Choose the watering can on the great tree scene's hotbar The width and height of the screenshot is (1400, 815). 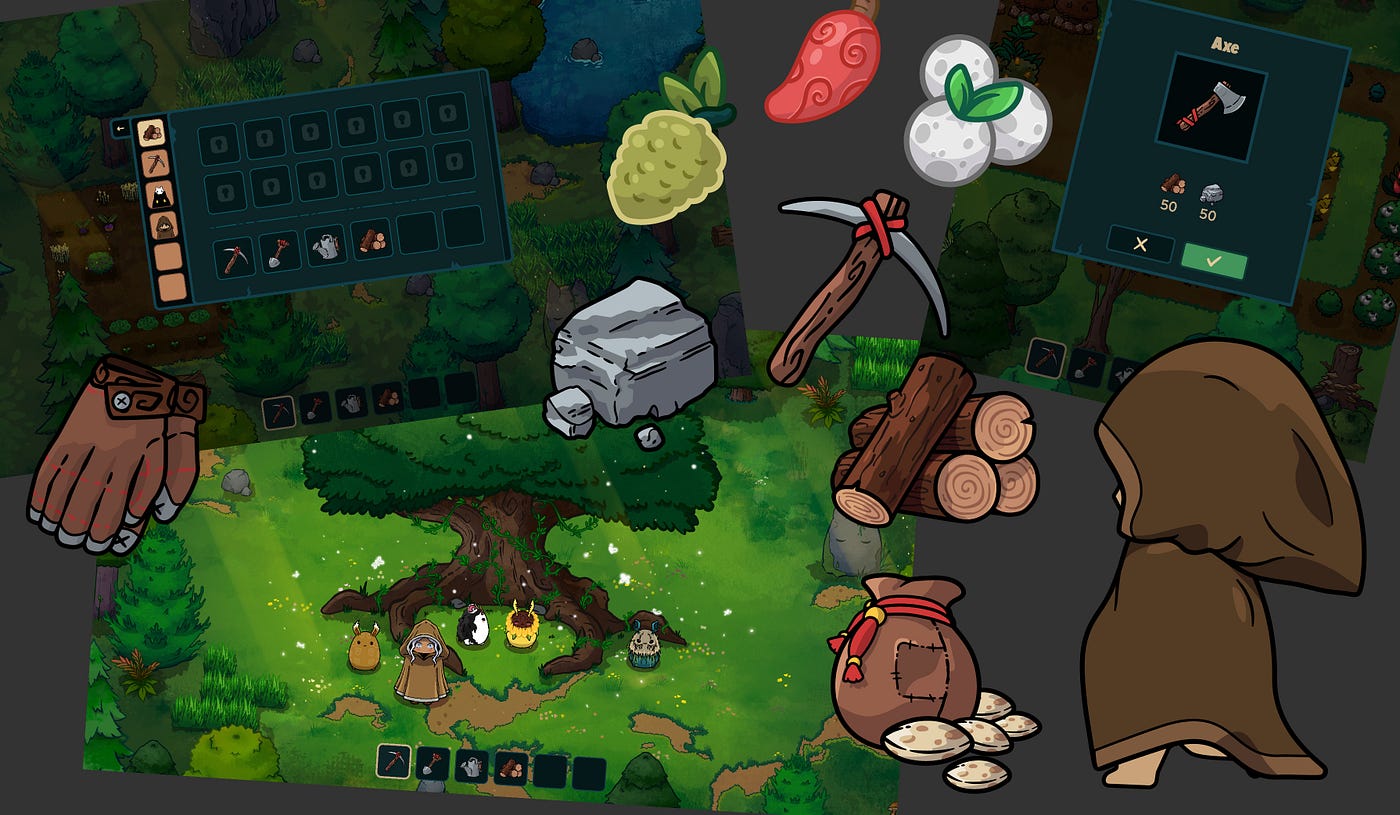472,766
